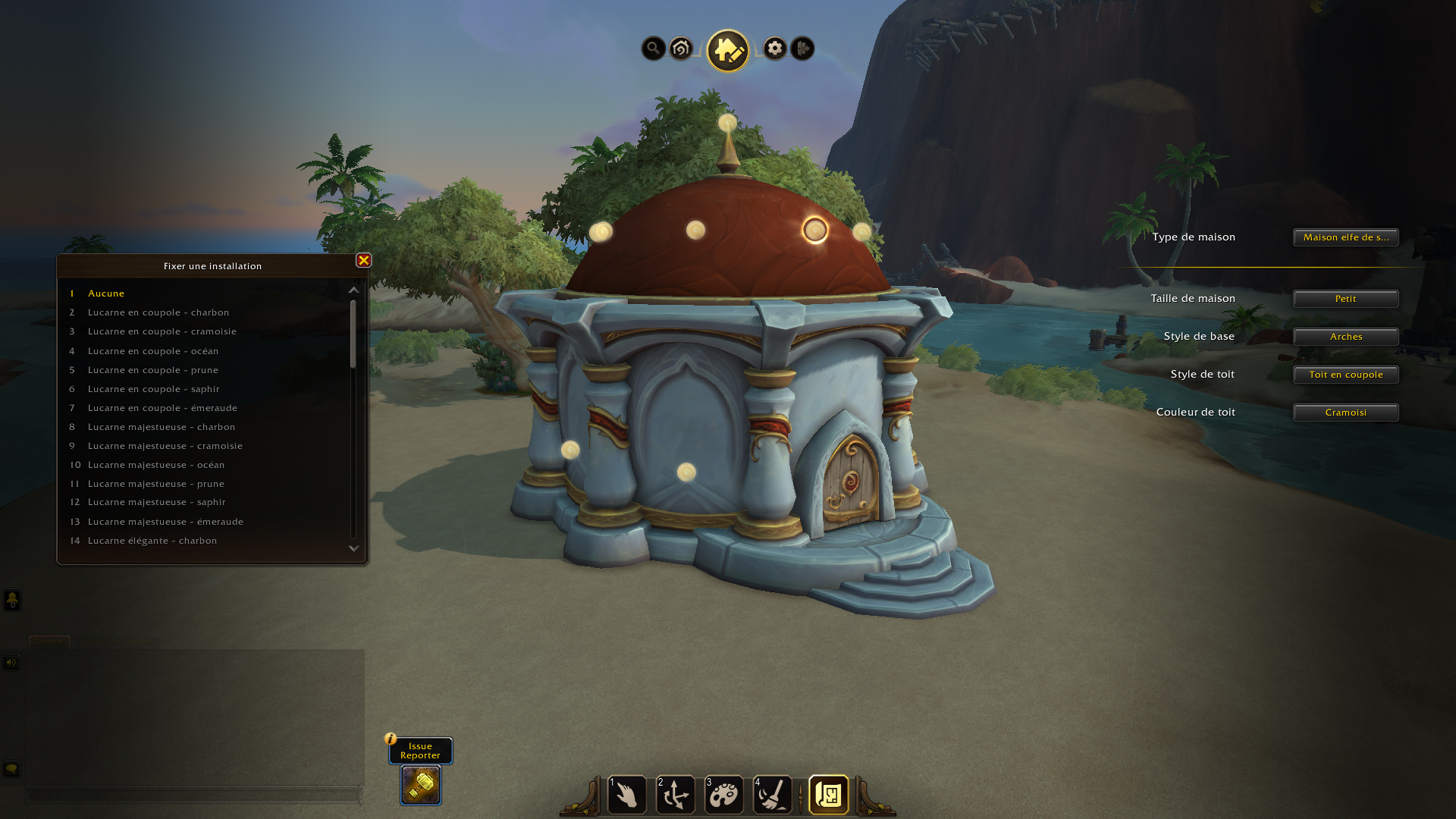The image size is (1456, 819).
Task: Change the Taille de maison setting
Action: click(x=1345, y=299)
